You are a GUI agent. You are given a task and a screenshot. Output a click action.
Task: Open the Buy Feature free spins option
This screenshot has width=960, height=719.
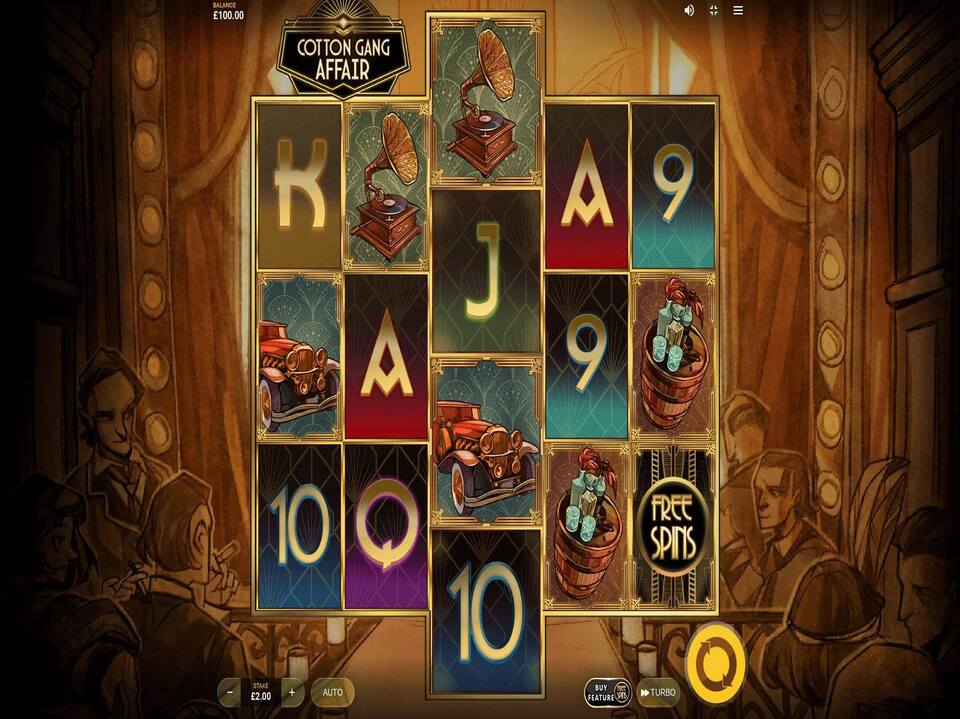click(608, 692)
